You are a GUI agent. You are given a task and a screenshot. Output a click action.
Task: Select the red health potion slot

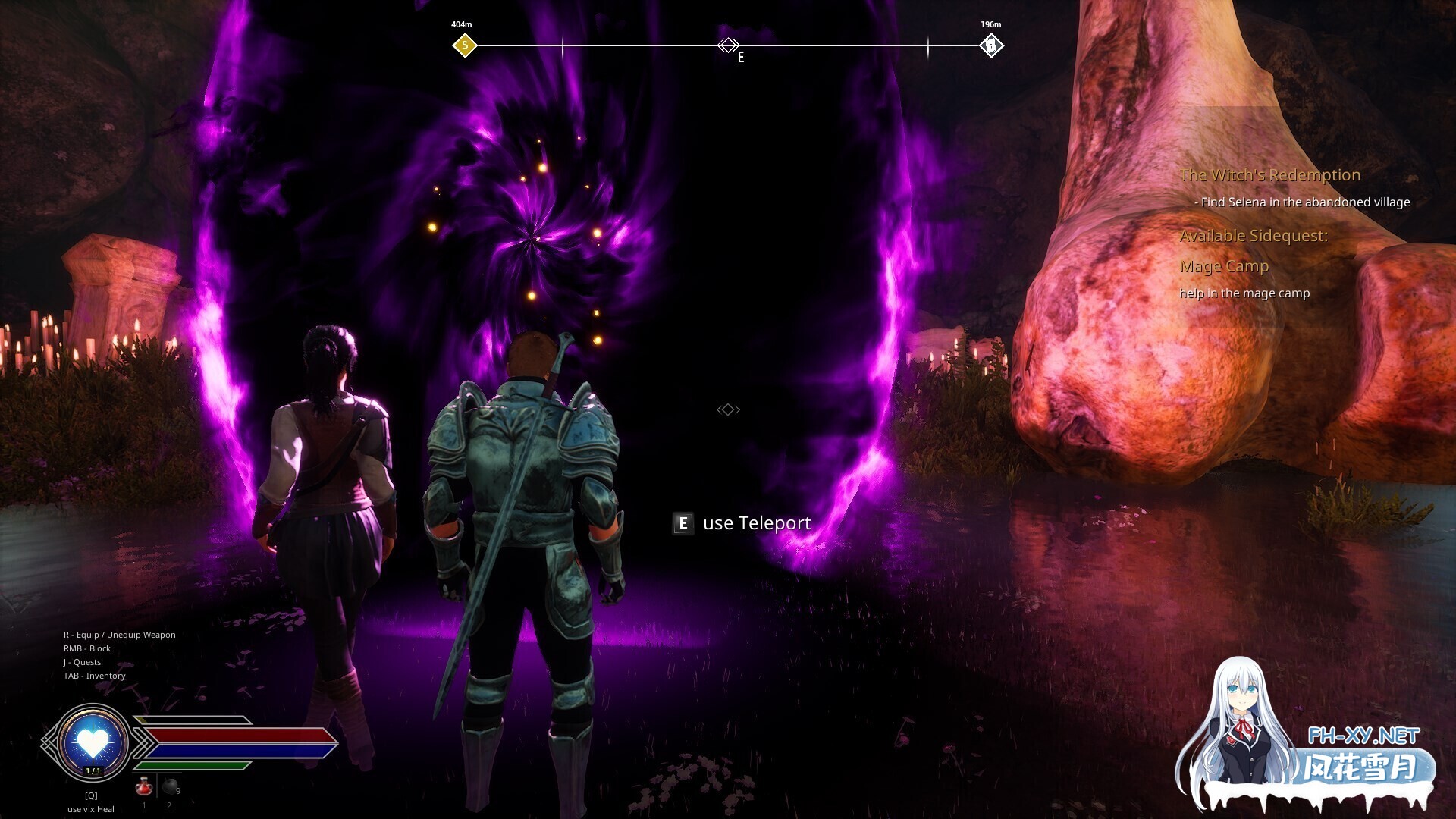[x=143, y=786]
